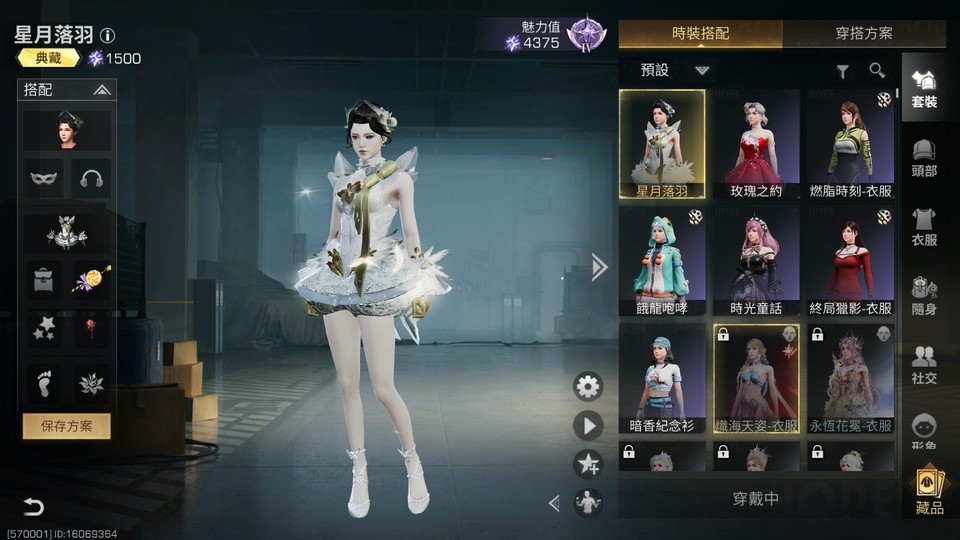Save the outfit with 保存方案

(x=67, y=426)
